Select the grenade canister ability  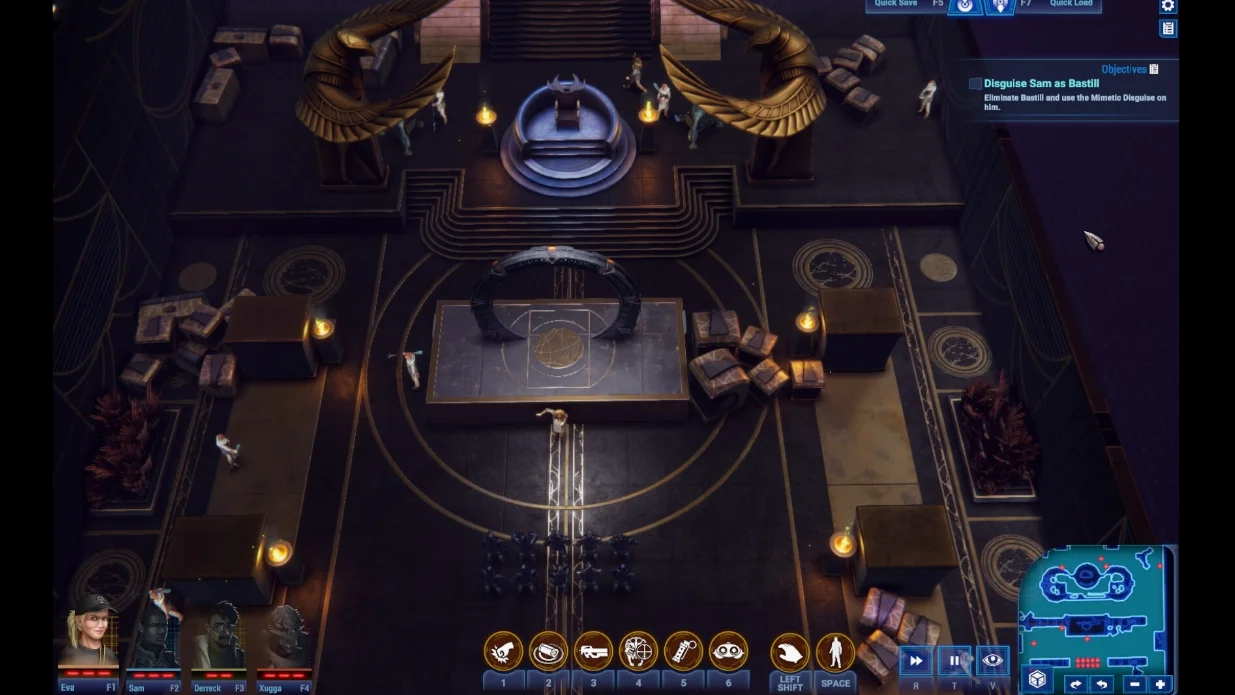[683, 651]
